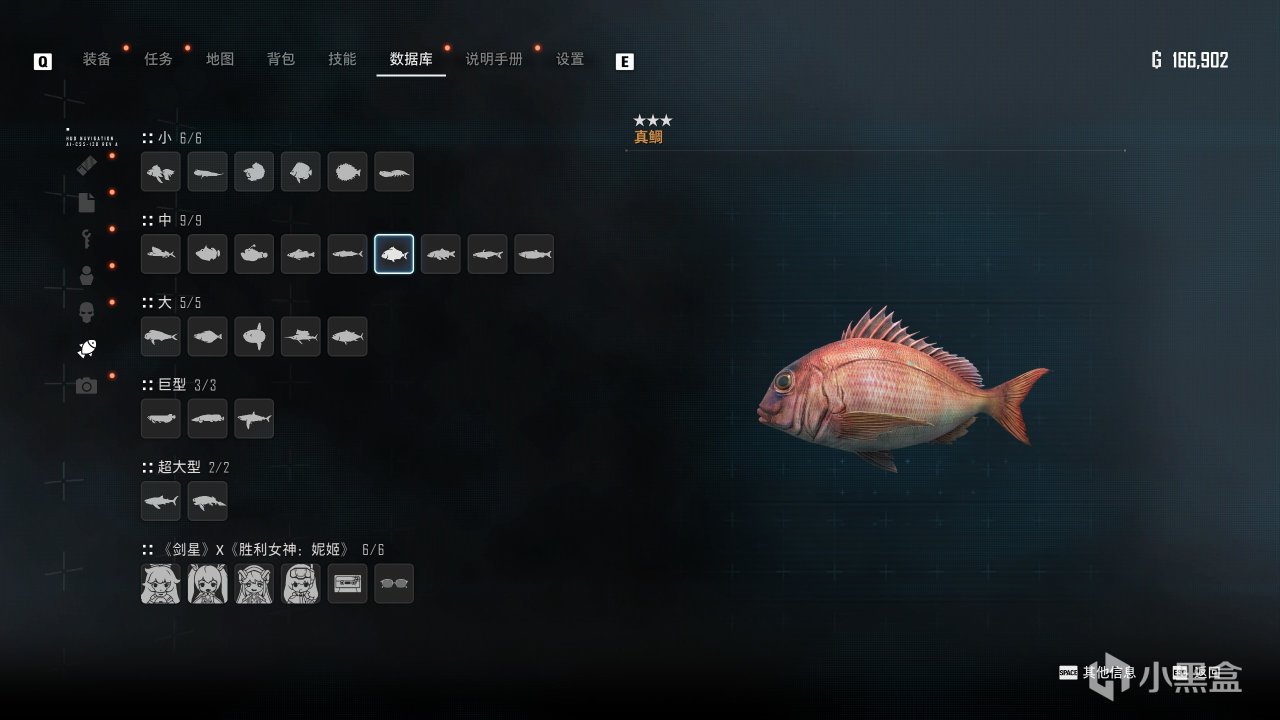Screen dimensions: 1280x720
Task: Show the document category in sidebar
Action: [x=87, y=202]
